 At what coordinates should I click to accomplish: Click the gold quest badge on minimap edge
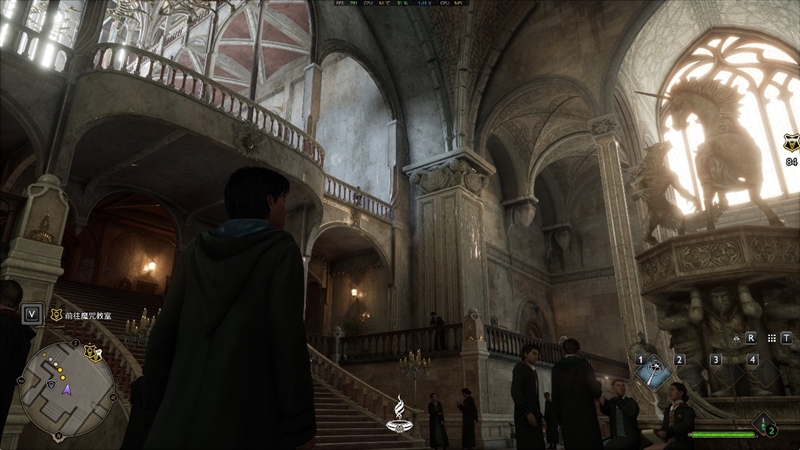point(92,352)
